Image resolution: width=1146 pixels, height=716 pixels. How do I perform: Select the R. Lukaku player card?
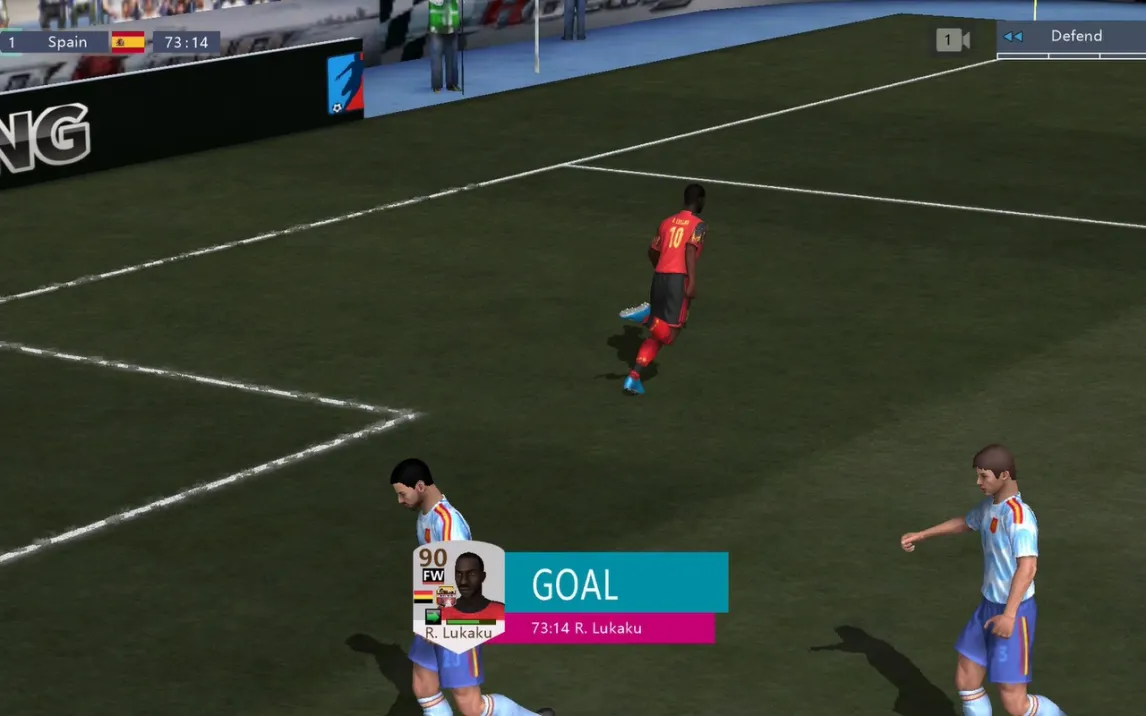click(x=459, y=595)
